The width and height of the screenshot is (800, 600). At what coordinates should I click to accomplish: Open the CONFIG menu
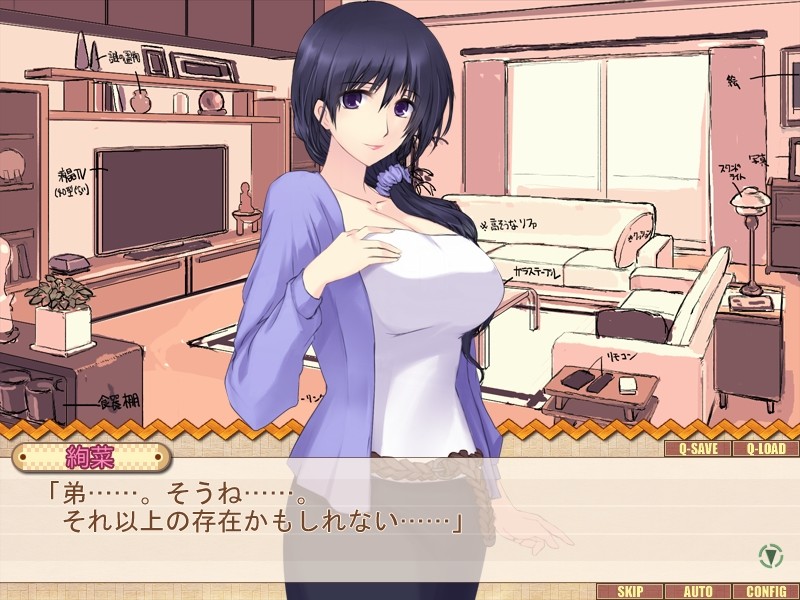point(765,591)
